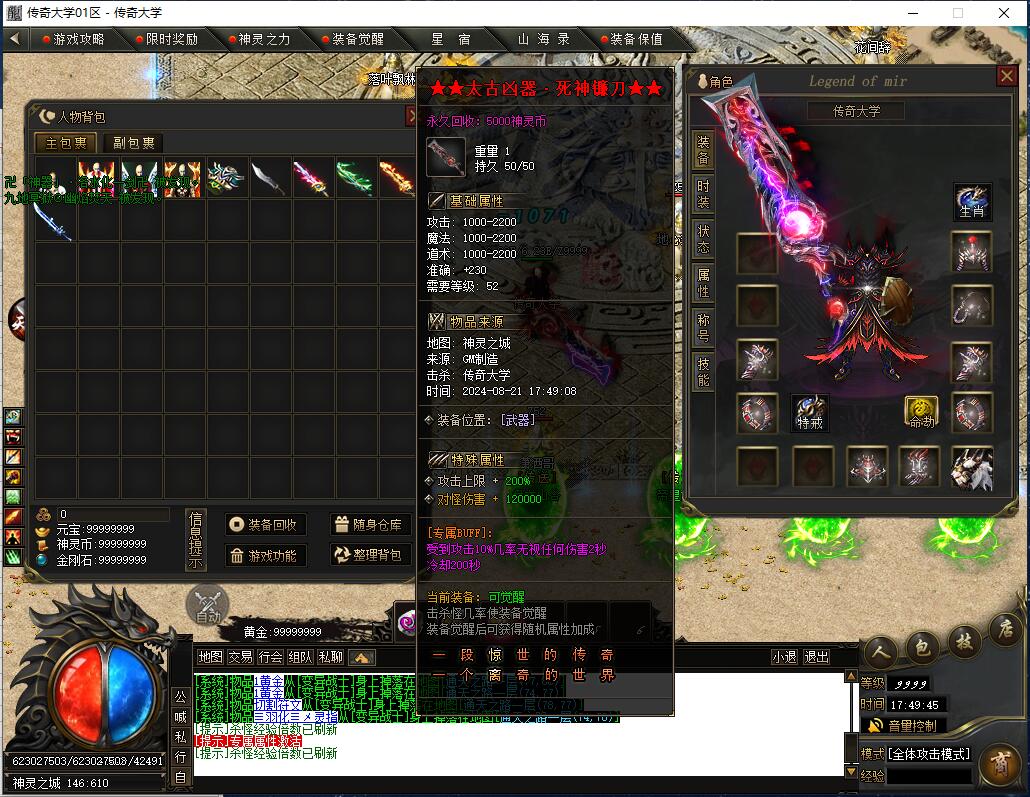Open 音量控制 volume control
This screenshot has width=1030, height=797.
(905, 725)
